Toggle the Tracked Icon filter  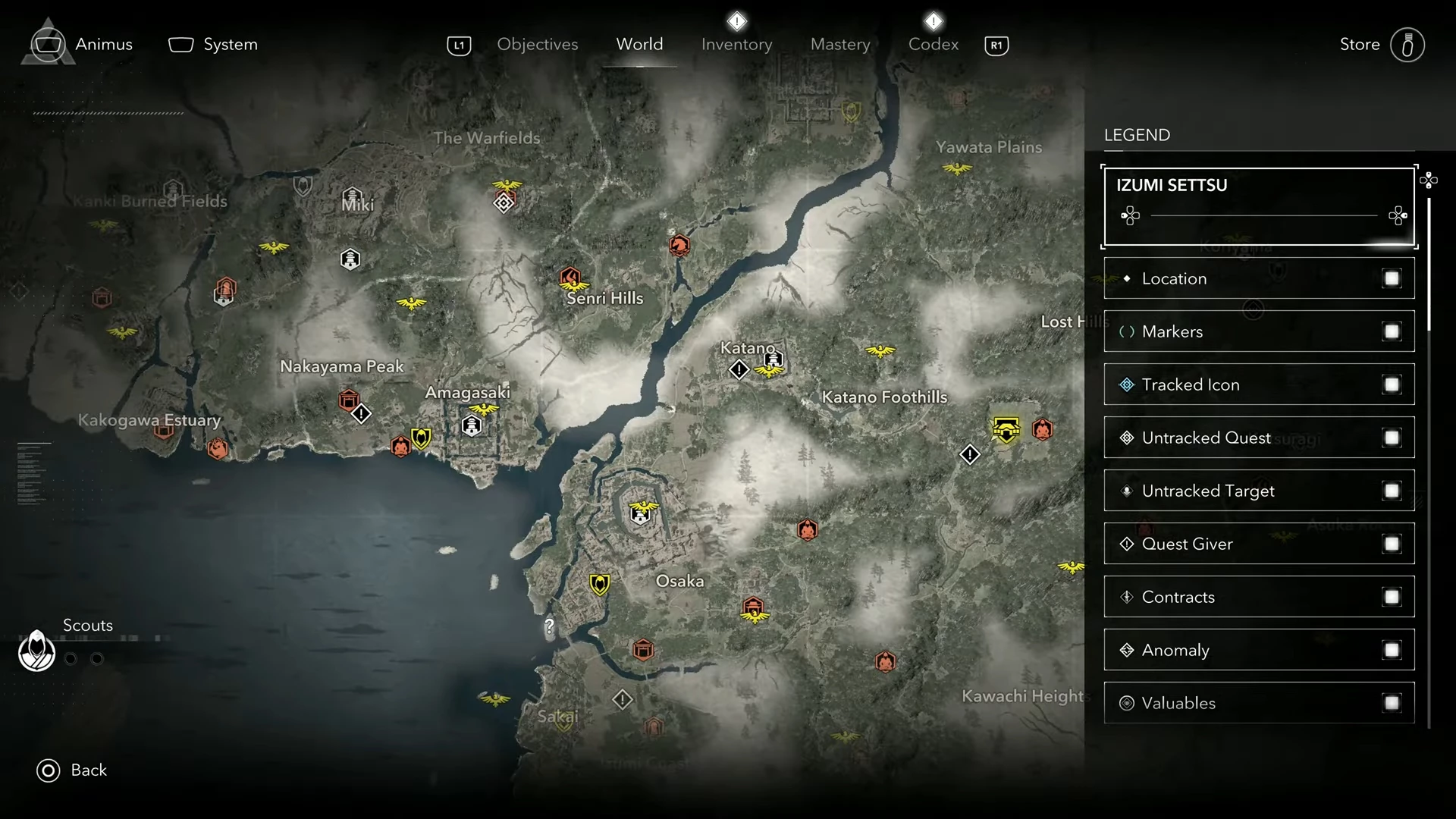(1391, 384)
